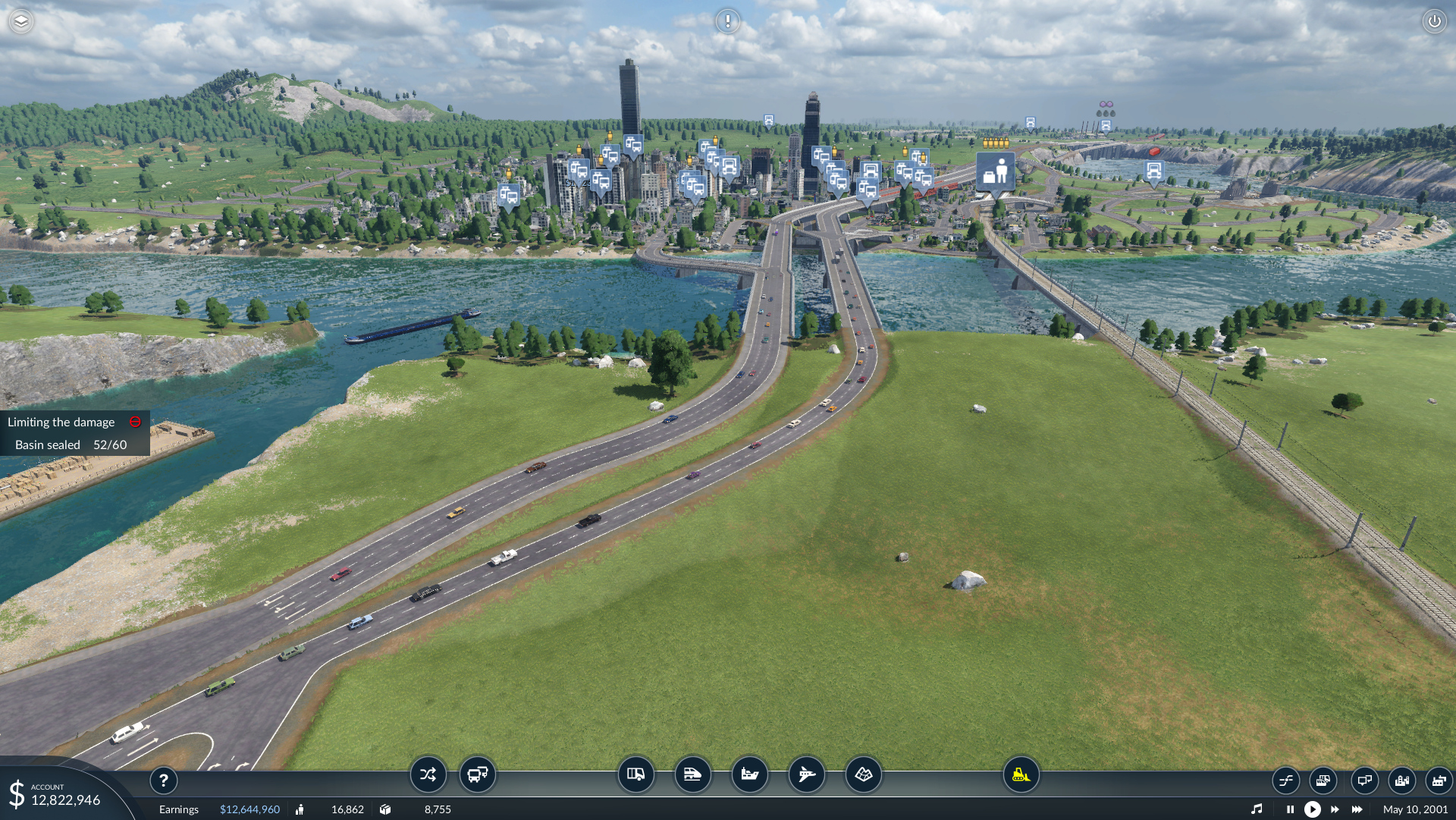Open the layers menu icon

pos(21,21)
